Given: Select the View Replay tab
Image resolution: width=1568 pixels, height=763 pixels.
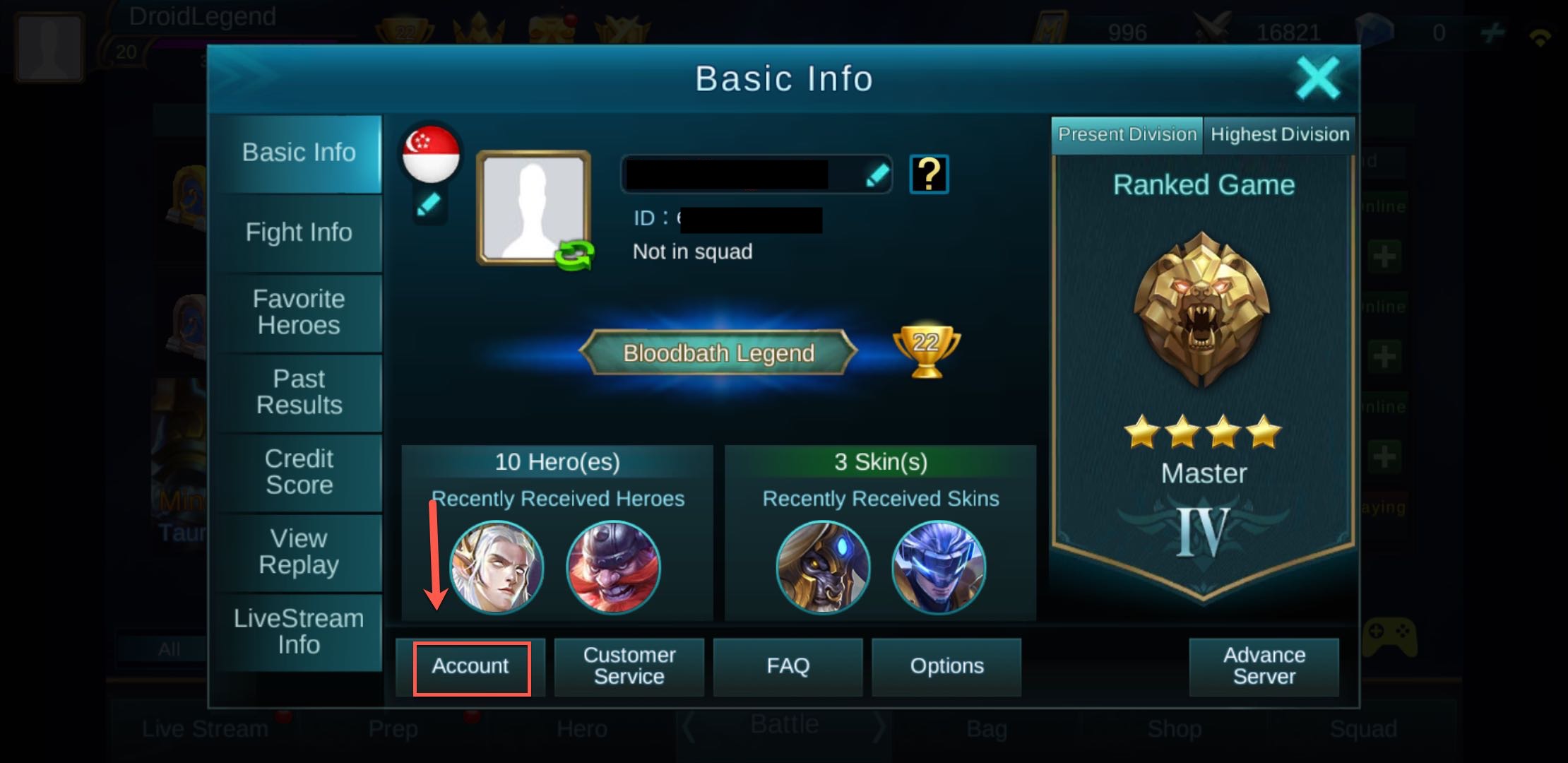Looking at the screenshot, I should 299,552.
